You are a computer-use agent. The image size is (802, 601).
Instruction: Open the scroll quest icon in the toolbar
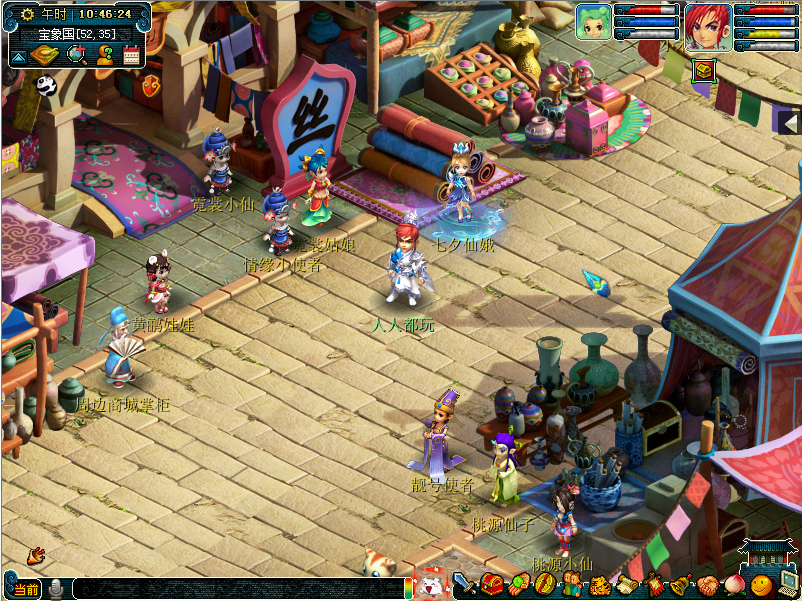(x=627, y=585)
